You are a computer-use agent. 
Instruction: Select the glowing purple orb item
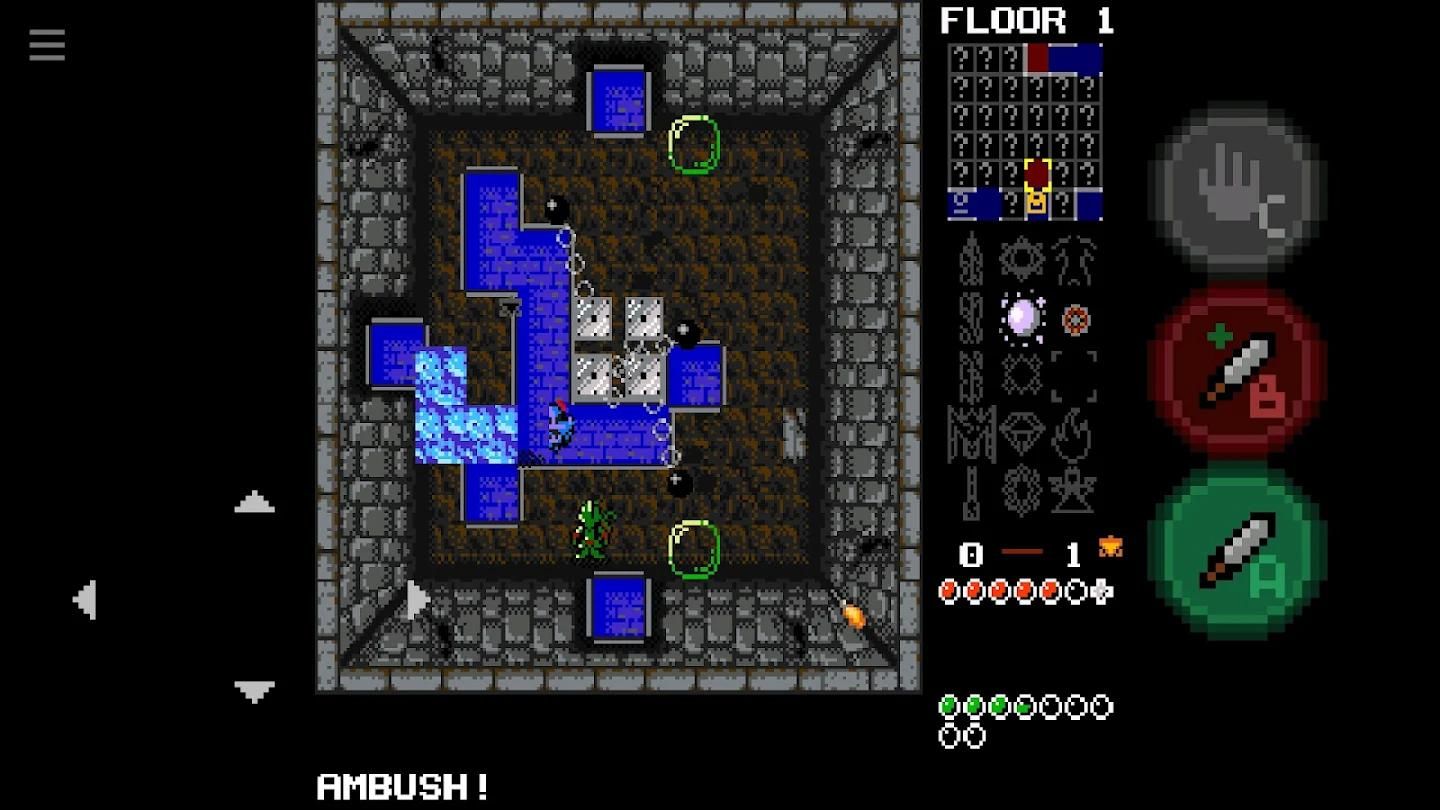click(1022, 318)
